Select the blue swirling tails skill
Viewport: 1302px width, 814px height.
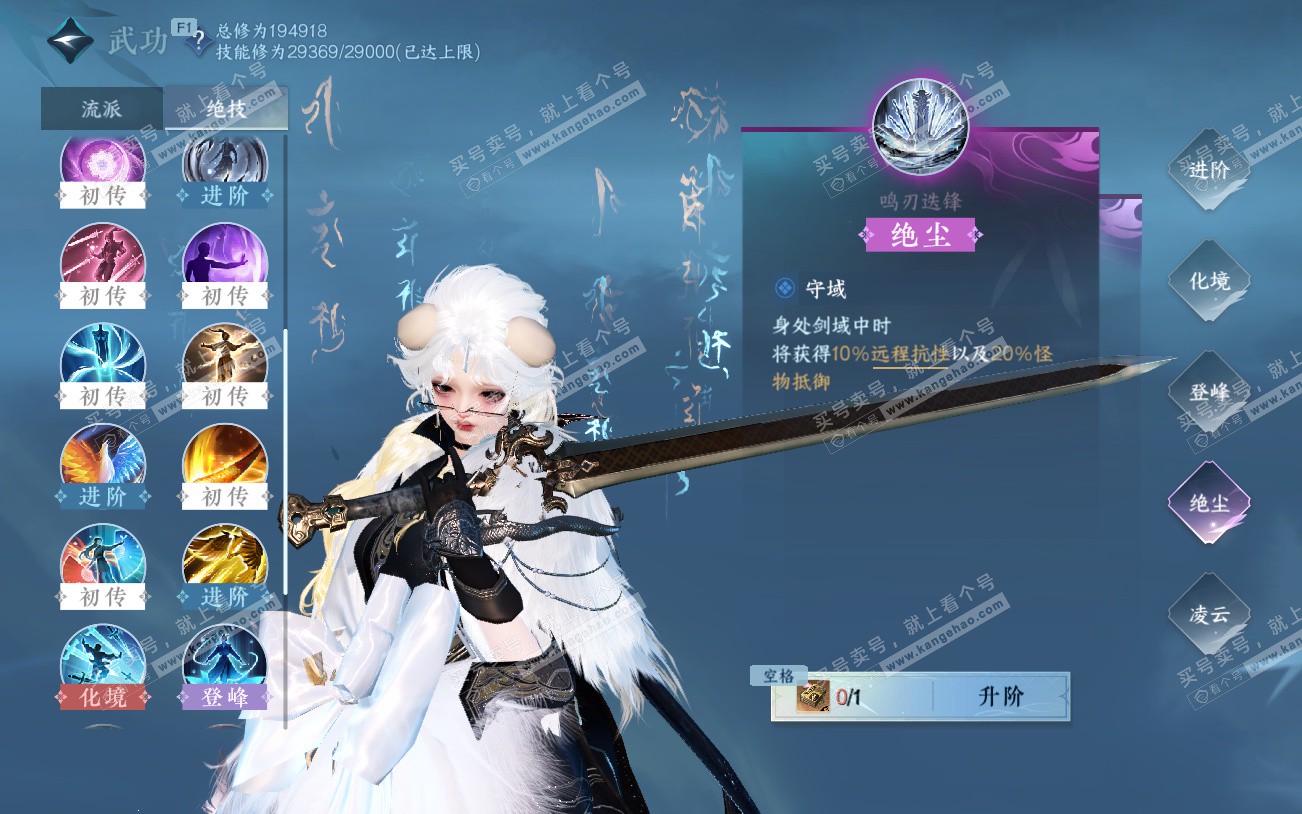(x=103, y=359)
